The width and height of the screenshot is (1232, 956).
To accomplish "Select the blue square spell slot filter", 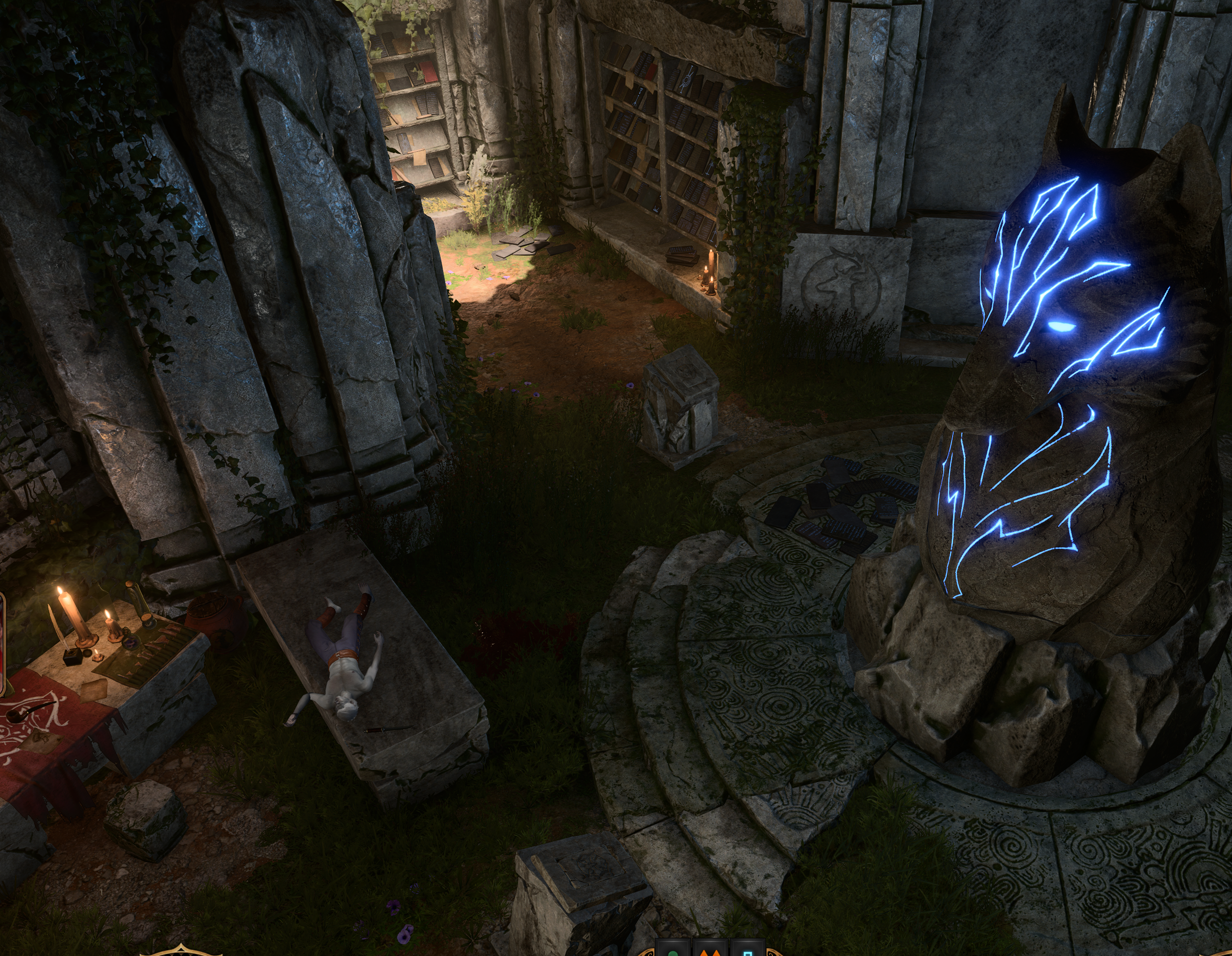I will (748, 951).
